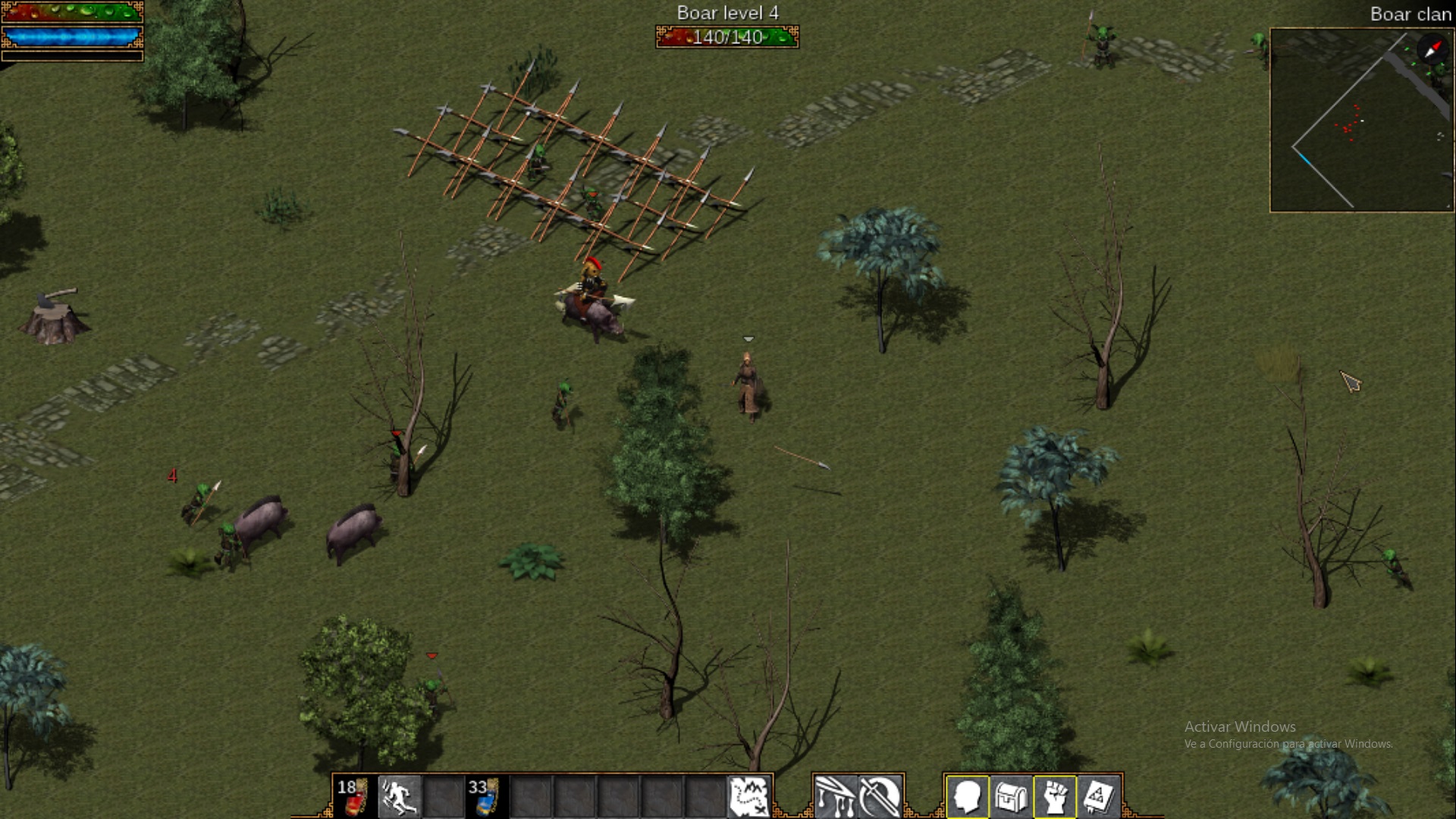Image resolution: width=1456 pixels, height=819 pixels.
Task: Open the treasure map icon
Action: tap(748, 796)
